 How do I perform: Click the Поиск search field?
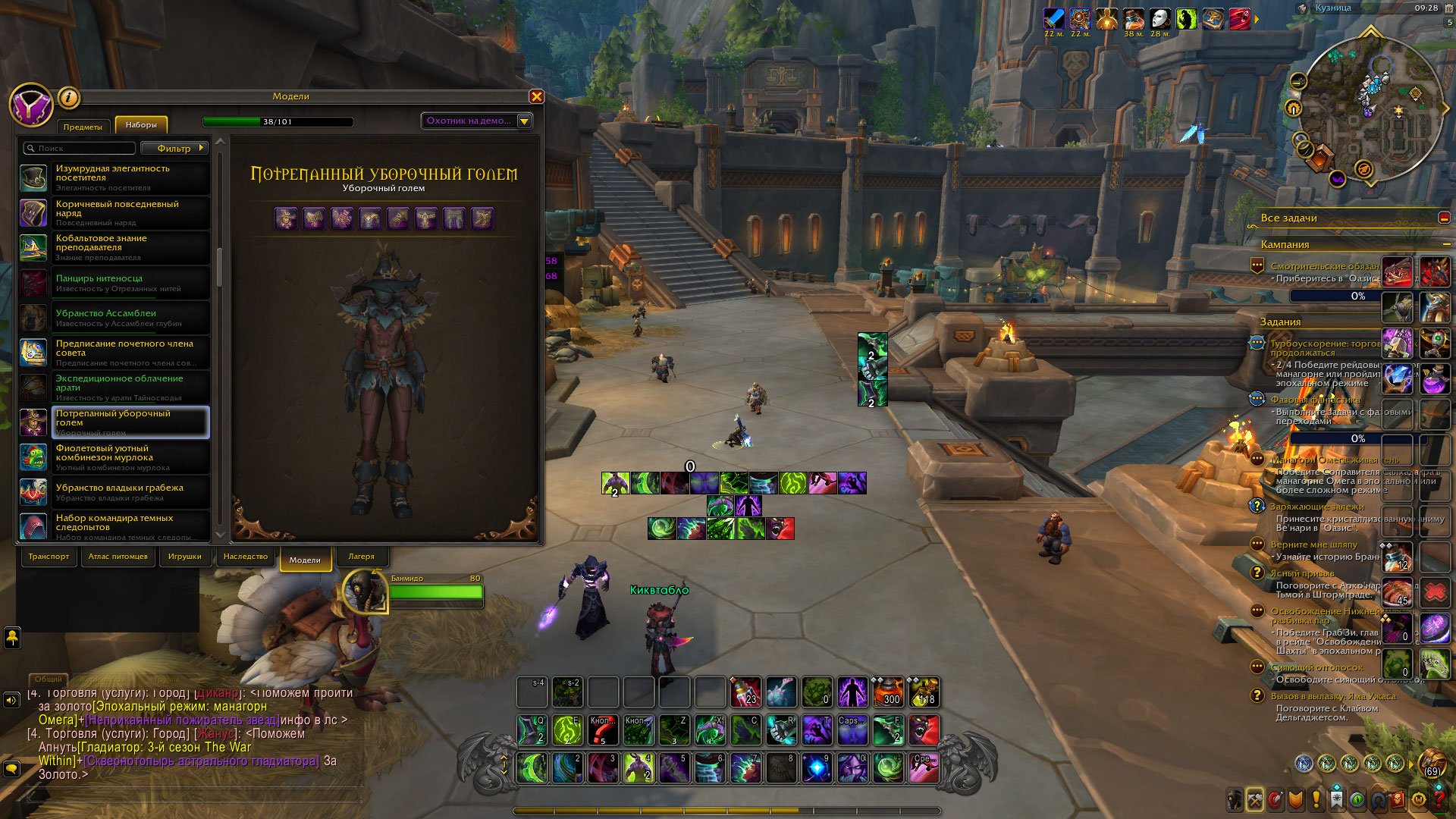[x=80, y=148]
